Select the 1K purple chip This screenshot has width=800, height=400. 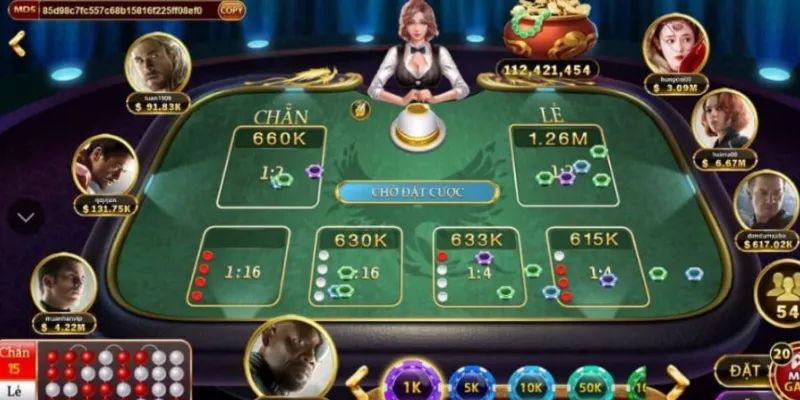tap(413, 385)
